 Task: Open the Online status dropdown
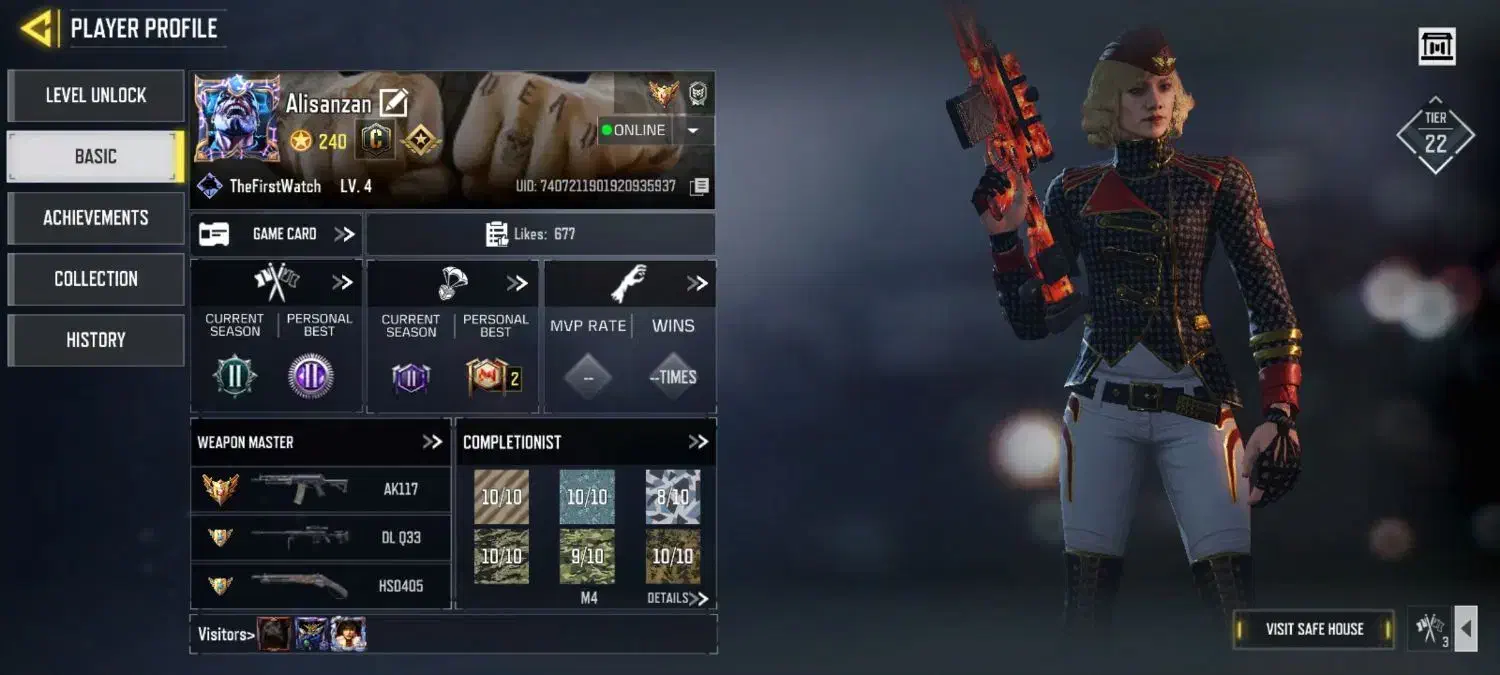696,130
